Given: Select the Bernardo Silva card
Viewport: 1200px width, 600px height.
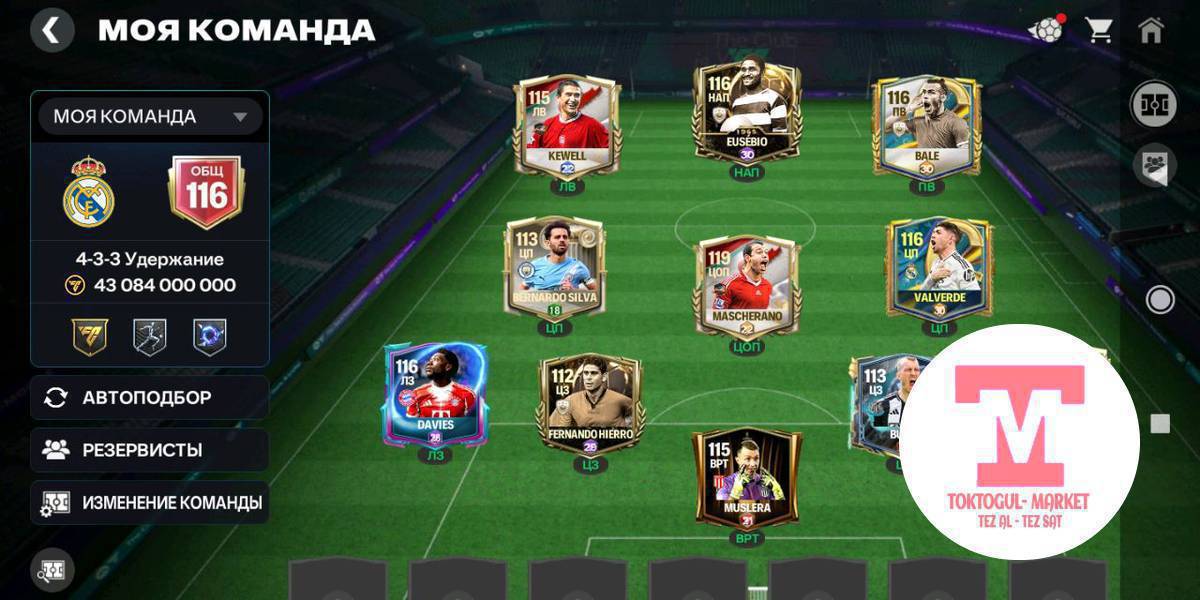Looking at the screenshot, I should 553,267.
